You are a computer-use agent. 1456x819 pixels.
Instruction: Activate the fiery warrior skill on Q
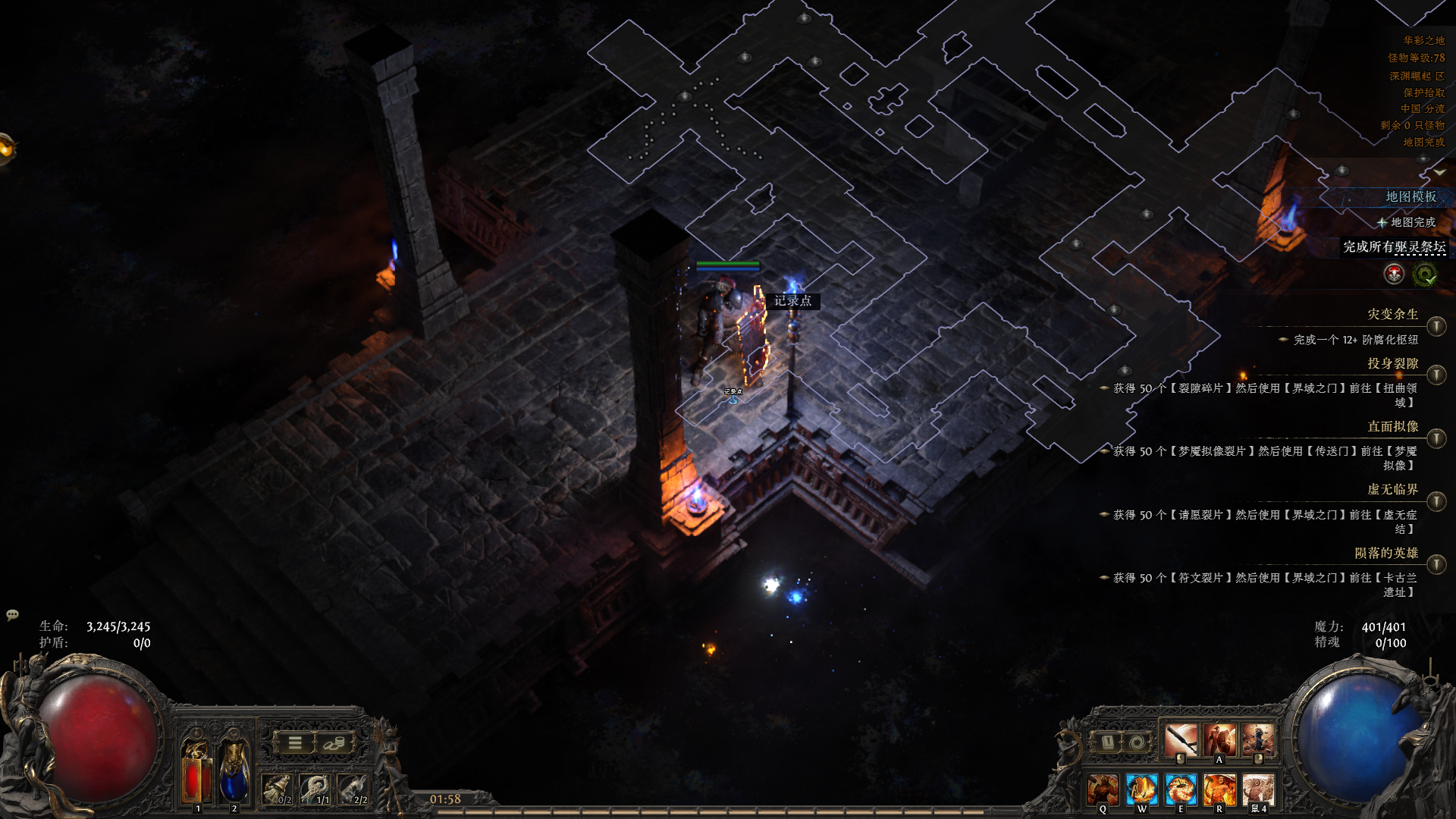click(x=1103, y=789)
